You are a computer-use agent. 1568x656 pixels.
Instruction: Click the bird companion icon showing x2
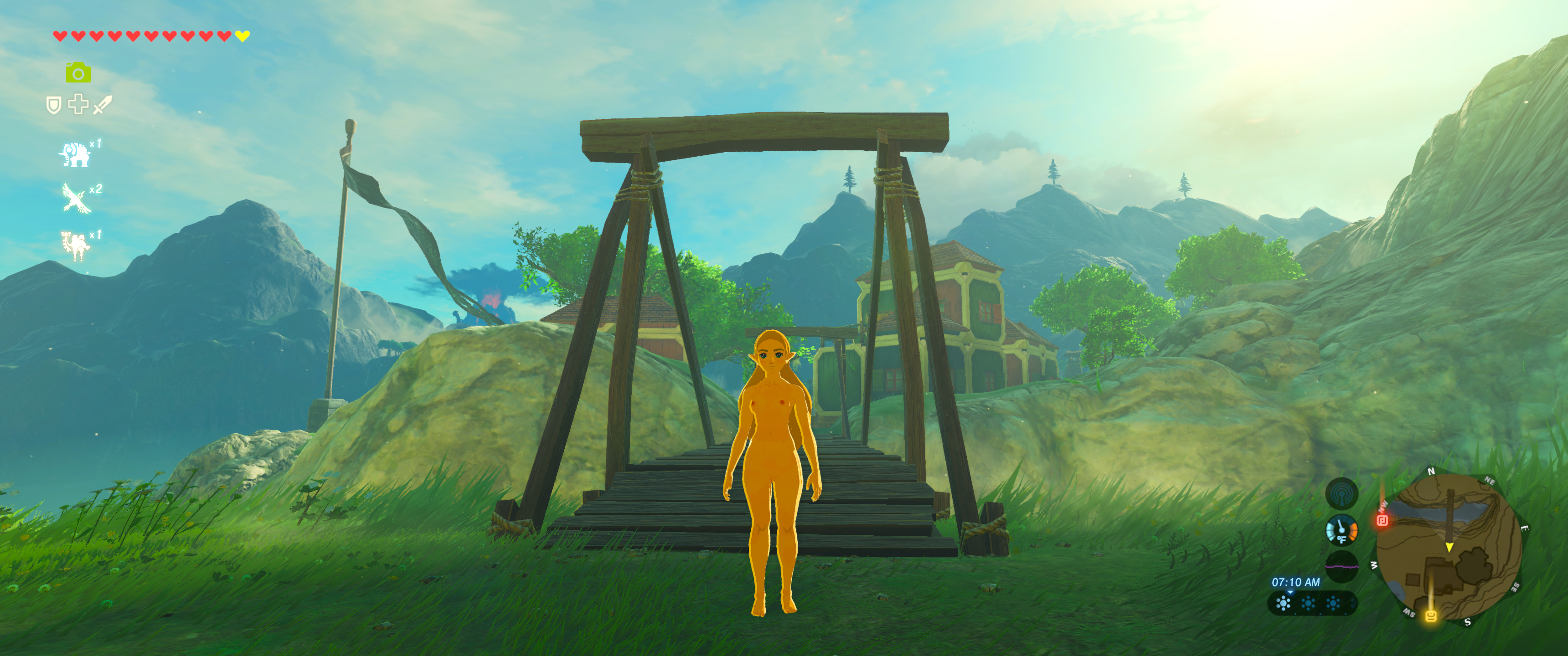click(x=76, y=199)
